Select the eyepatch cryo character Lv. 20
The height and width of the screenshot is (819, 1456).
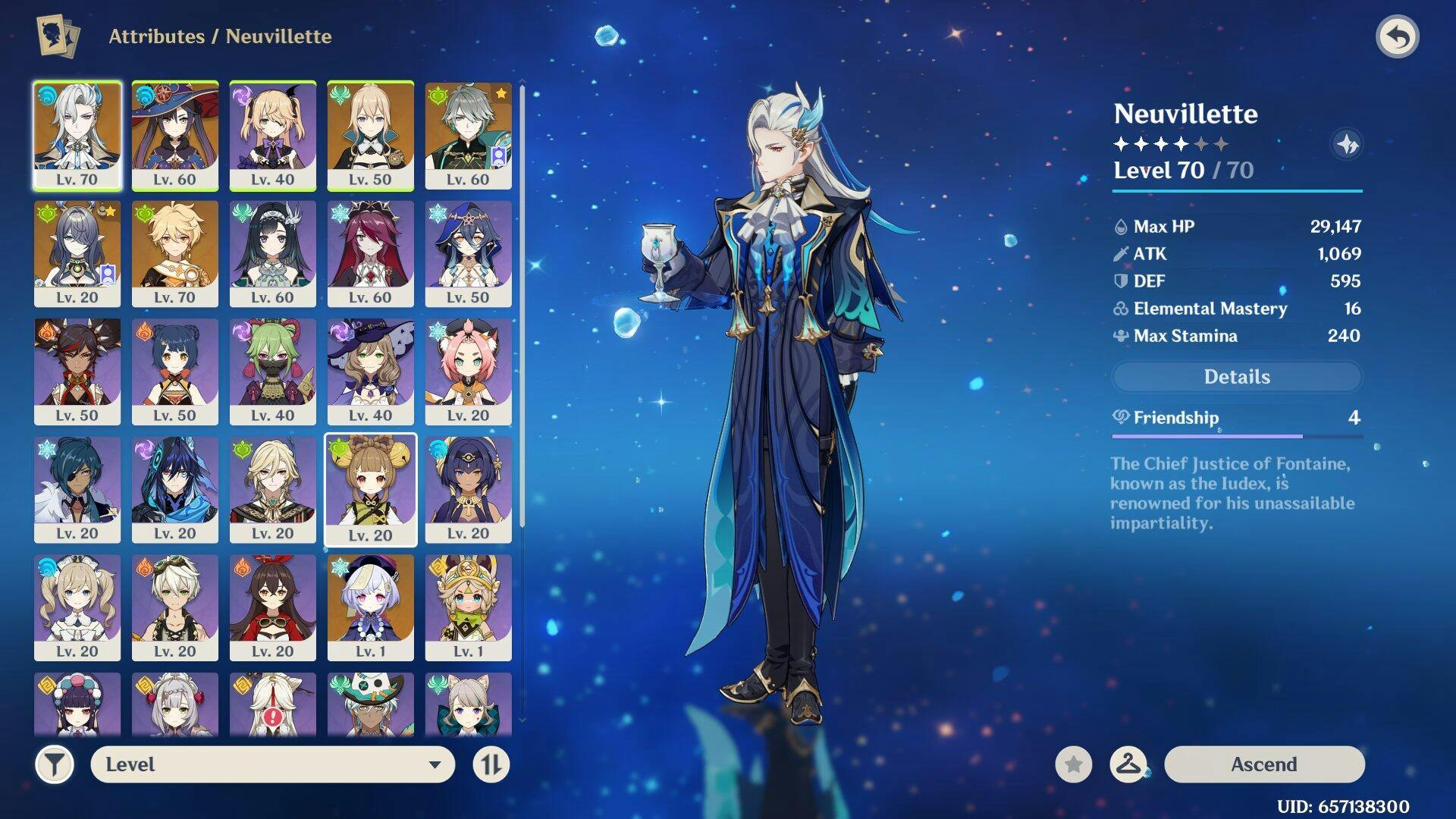pyautogui.click(x=77, y=489)
